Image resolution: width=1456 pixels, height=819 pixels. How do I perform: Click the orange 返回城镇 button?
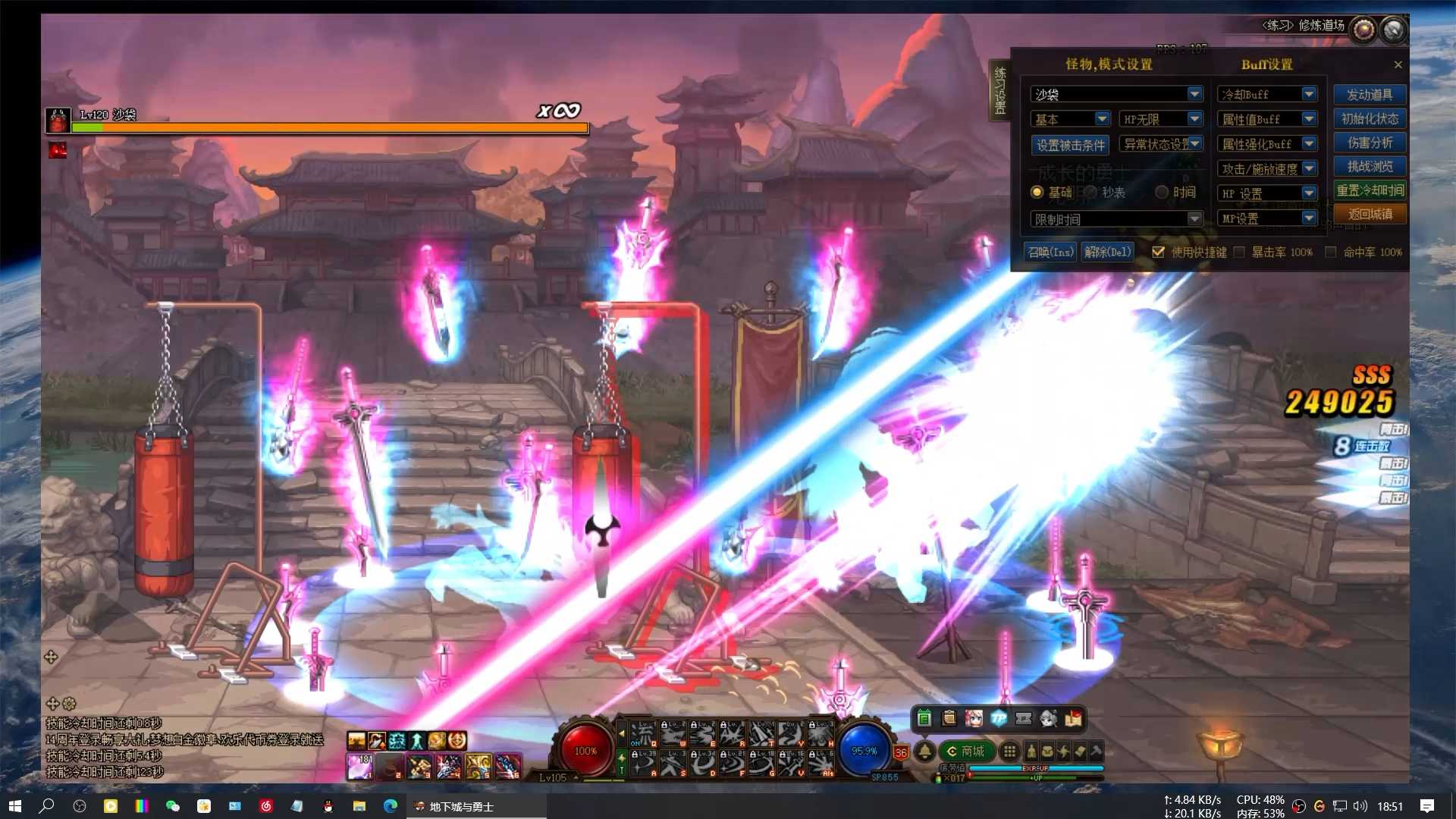click(1370, 215)
